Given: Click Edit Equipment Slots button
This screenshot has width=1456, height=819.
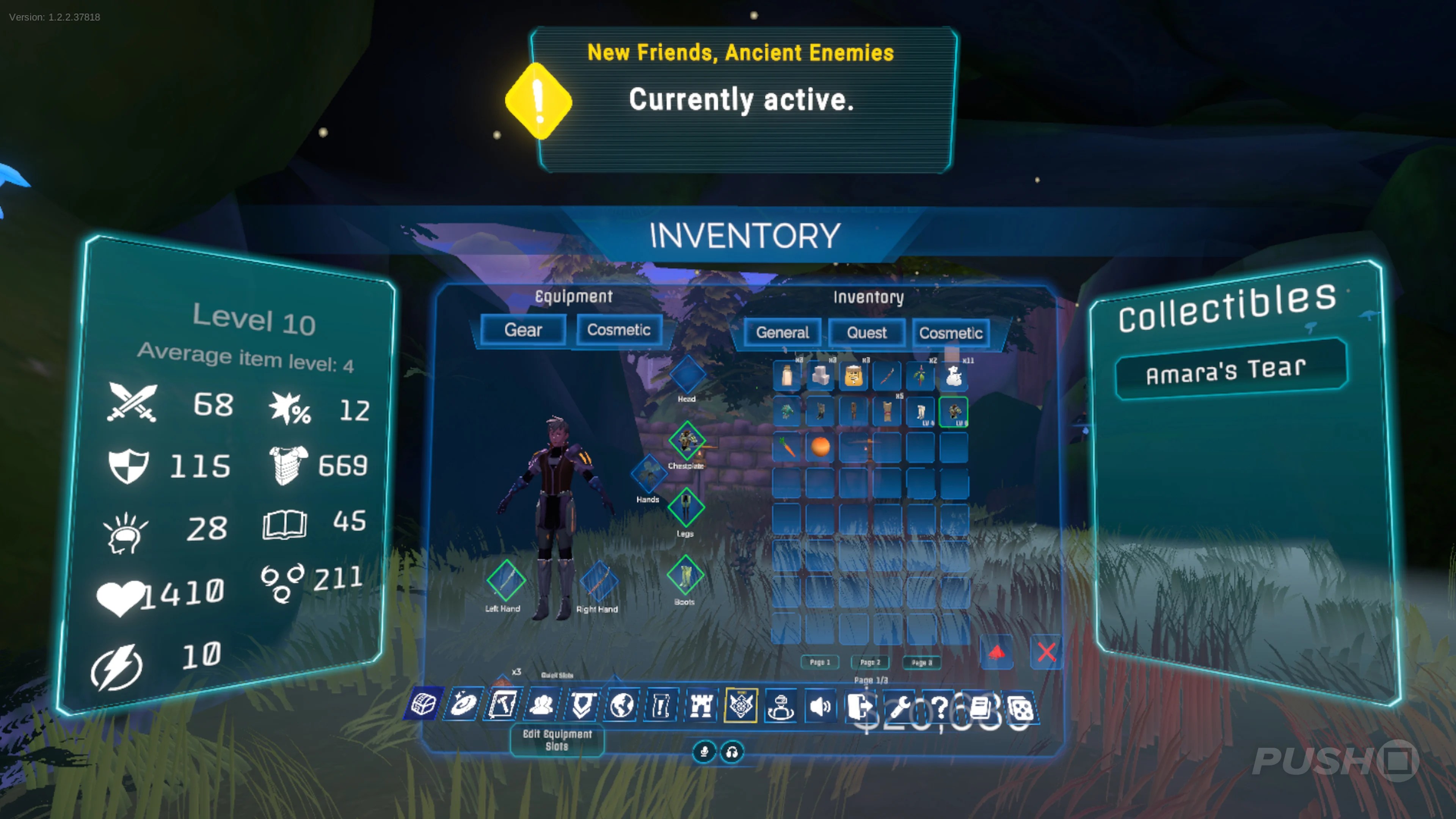Looking at the screenshot, I should [557, 740].
